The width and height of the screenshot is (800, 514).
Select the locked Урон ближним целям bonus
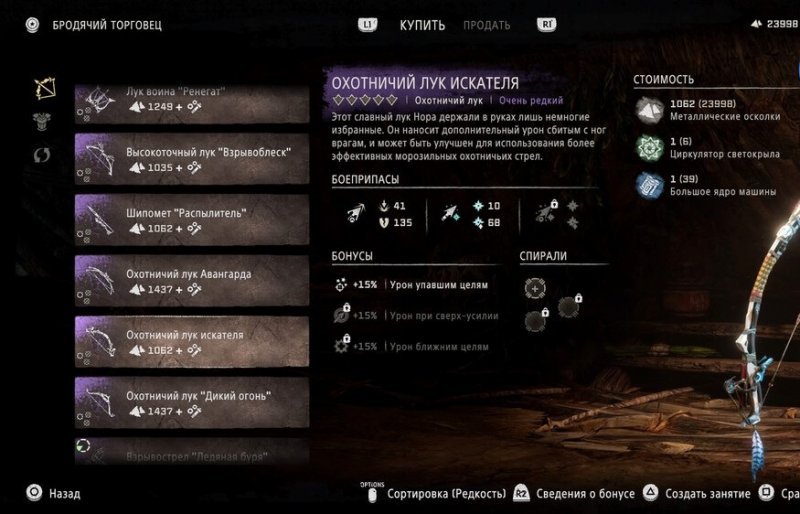(x=412, y=346)
